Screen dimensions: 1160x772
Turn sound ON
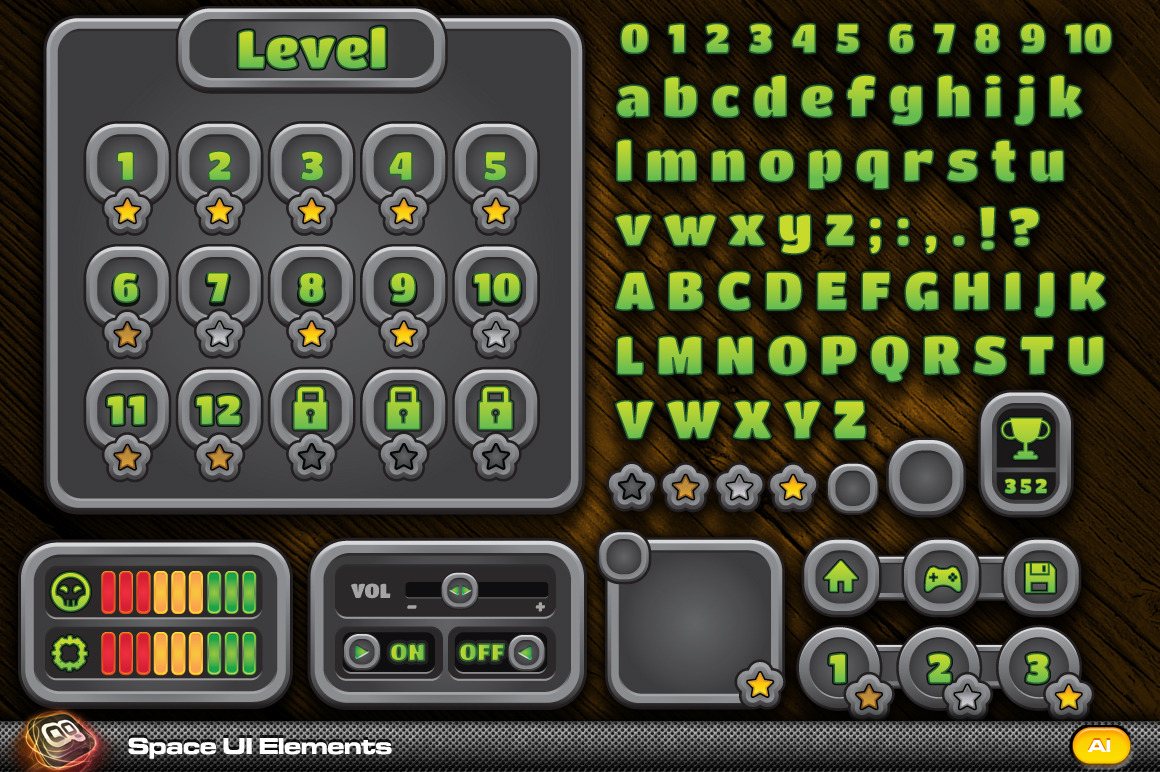(389, 653)
